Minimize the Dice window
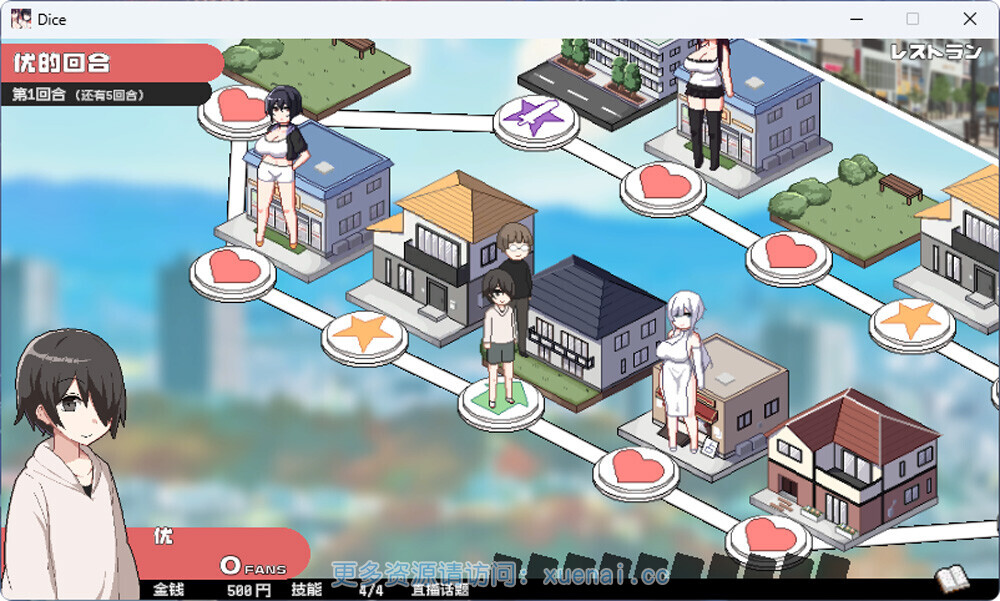Image resolution: width=1000 pixels, height=601 pixels. (856, 19)
